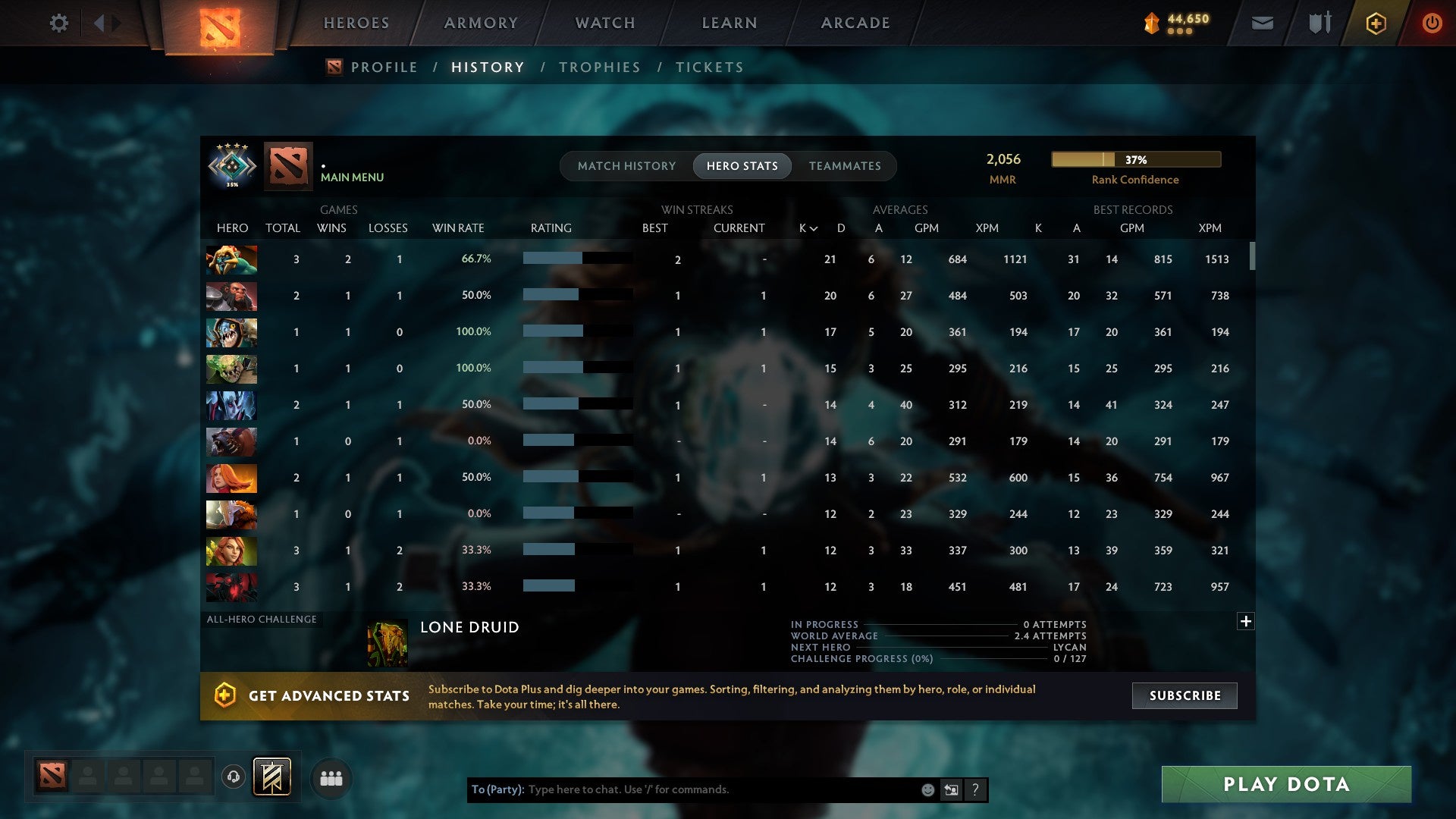Click the shards currency counter icon
Screen dimensions: 1456x819
(1151, 23)
